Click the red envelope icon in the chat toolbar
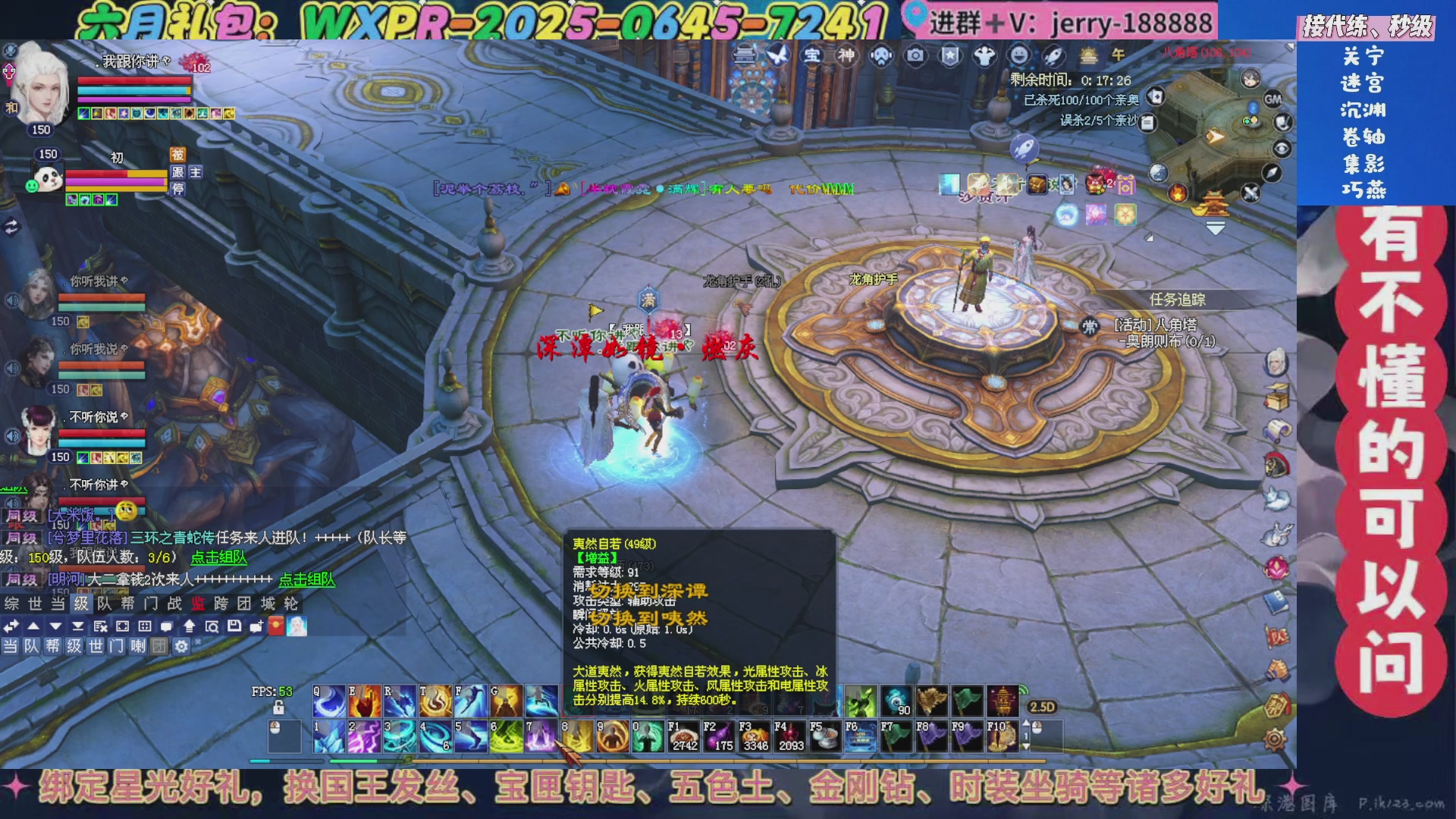Viewport: 1456px width, 819px height. pyautogui.click(x=275, y=626)
